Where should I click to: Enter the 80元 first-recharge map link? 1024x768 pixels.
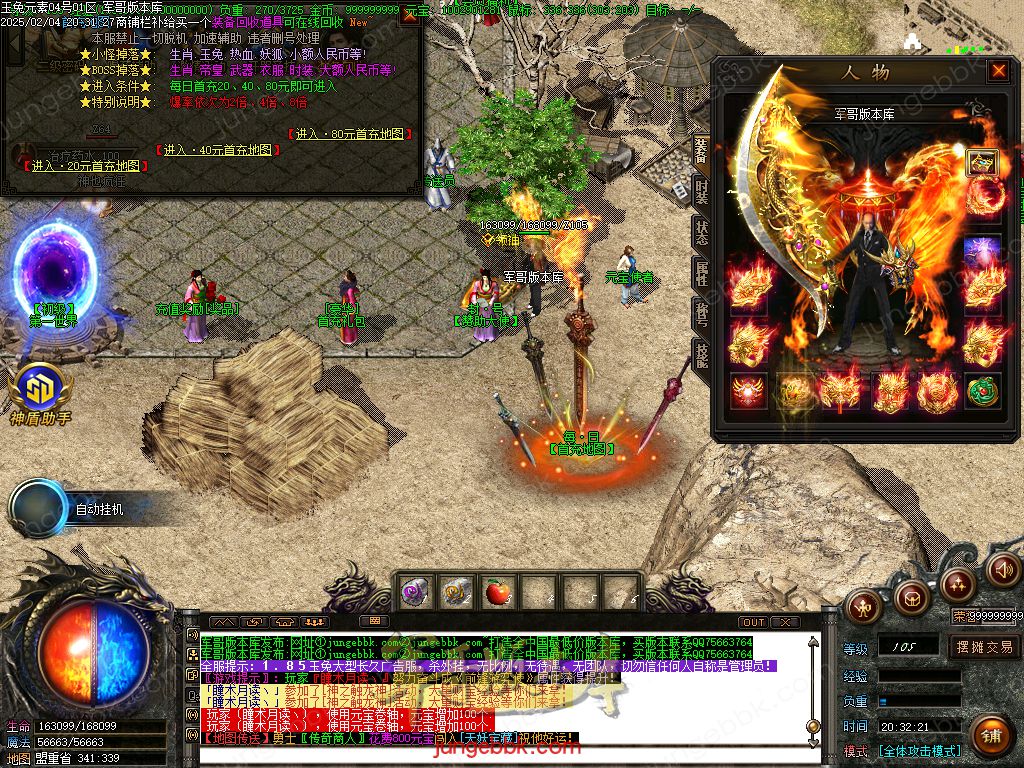(350, 134)
